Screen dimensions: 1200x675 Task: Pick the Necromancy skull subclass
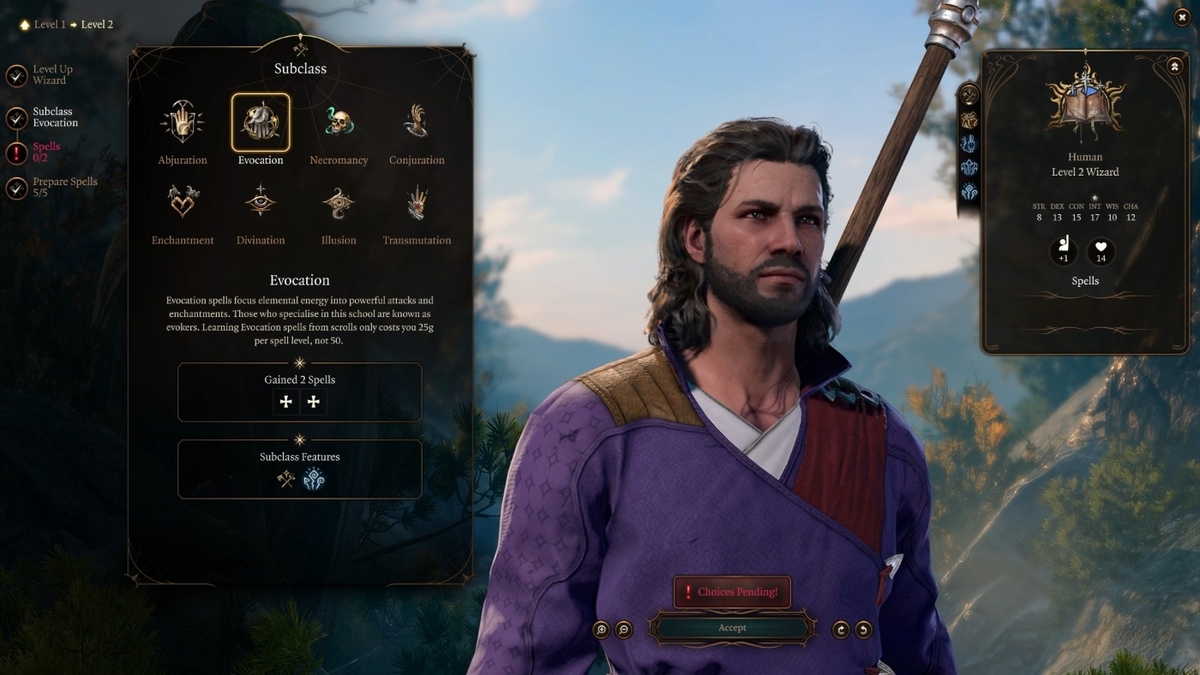coord(338,123)
